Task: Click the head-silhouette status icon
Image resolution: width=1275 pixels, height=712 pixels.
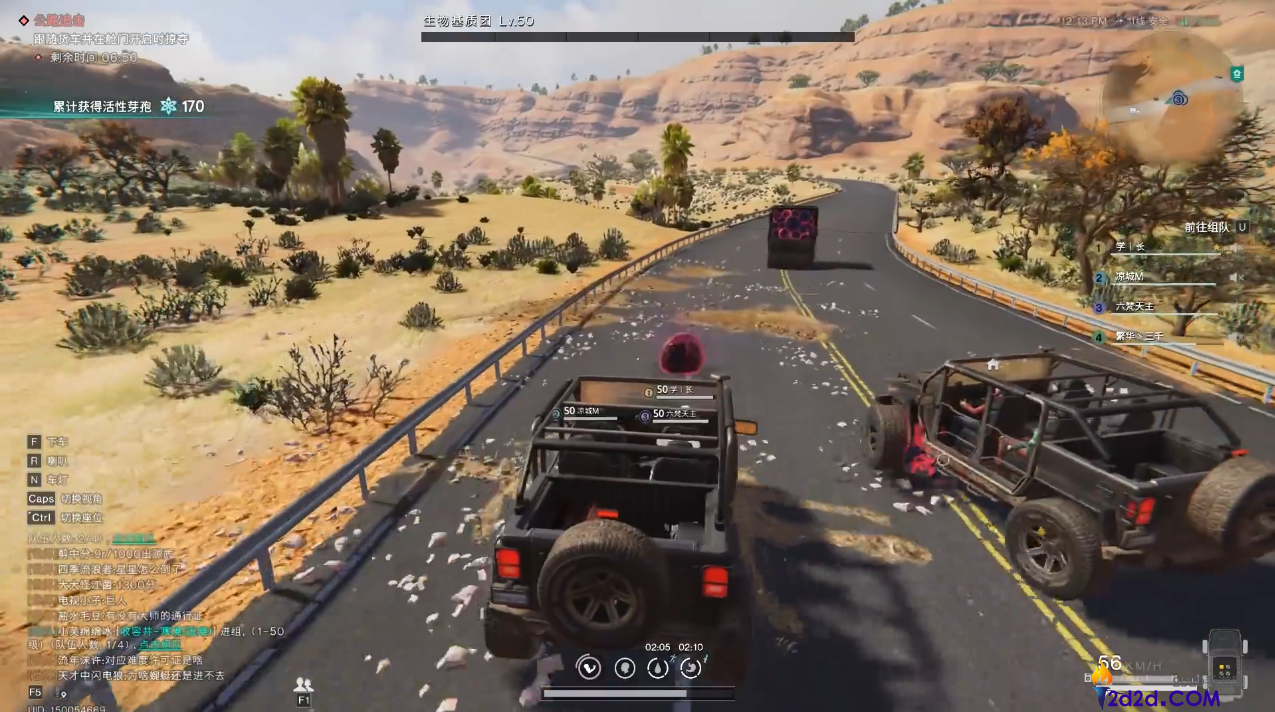Action: pyautogui.click(x=625, y=667)
